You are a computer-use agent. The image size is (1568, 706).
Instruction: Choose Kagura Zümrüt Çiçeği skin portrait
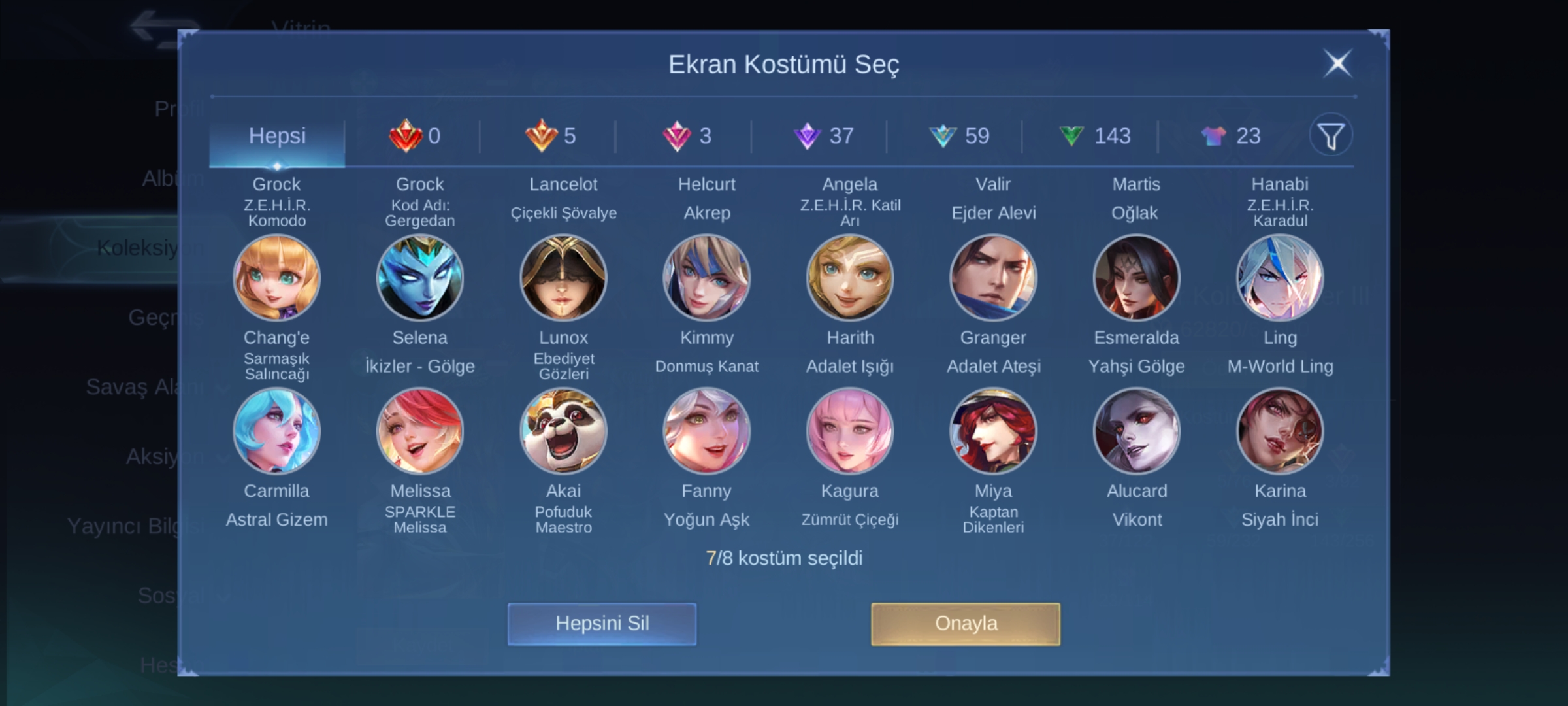click(850, 431)
